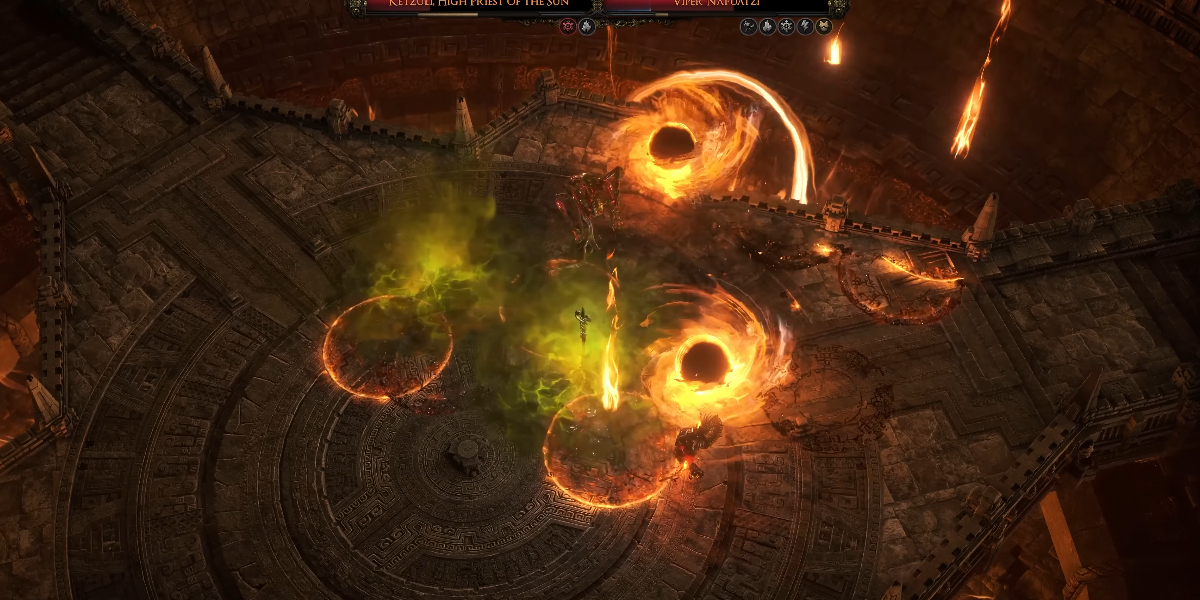Click the golden mask modifier icon
Image resolution: width=1200 pixels, height=600 pixels.
click(x=823, y=27)
